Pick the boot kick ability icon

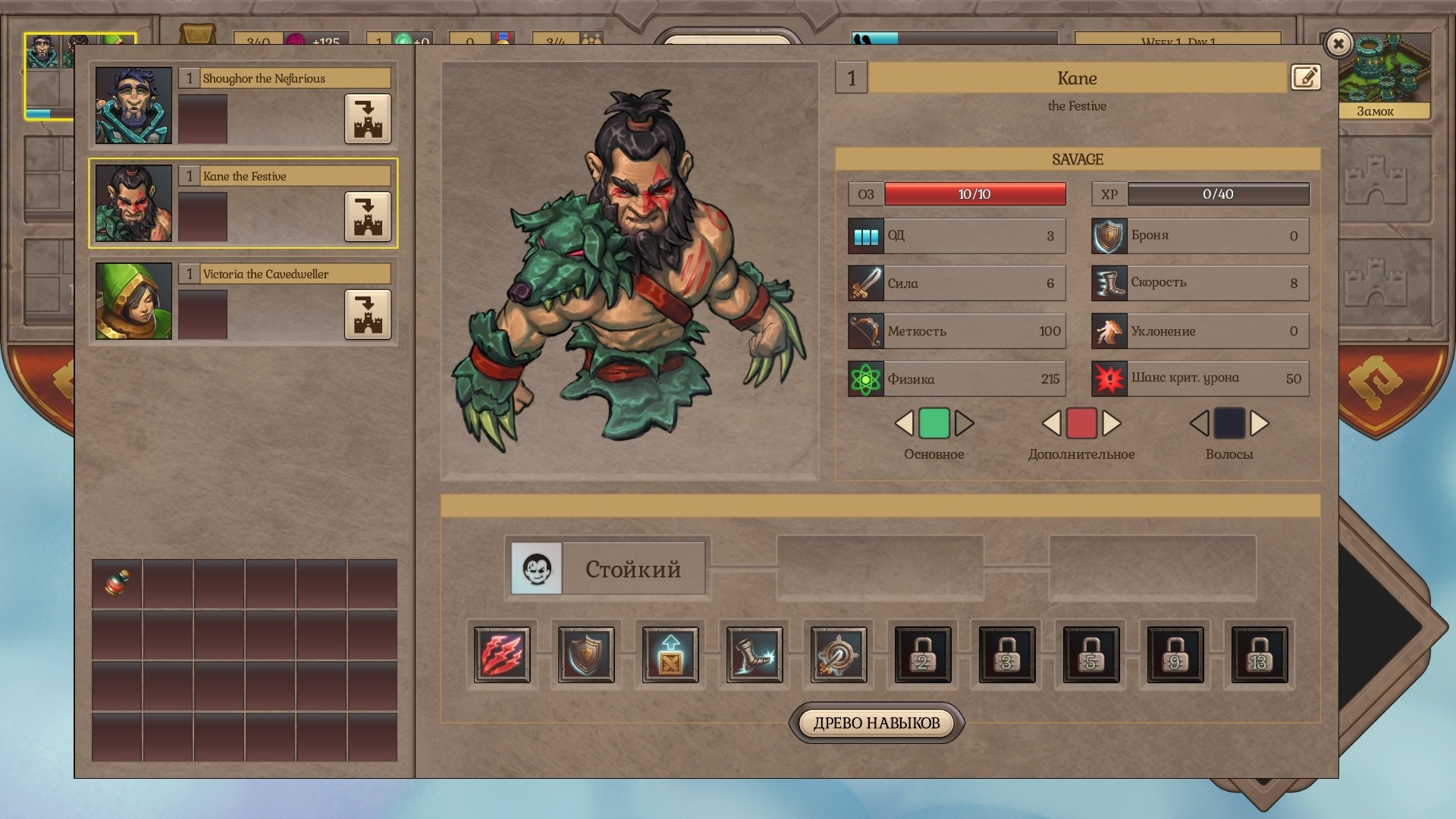755,654
